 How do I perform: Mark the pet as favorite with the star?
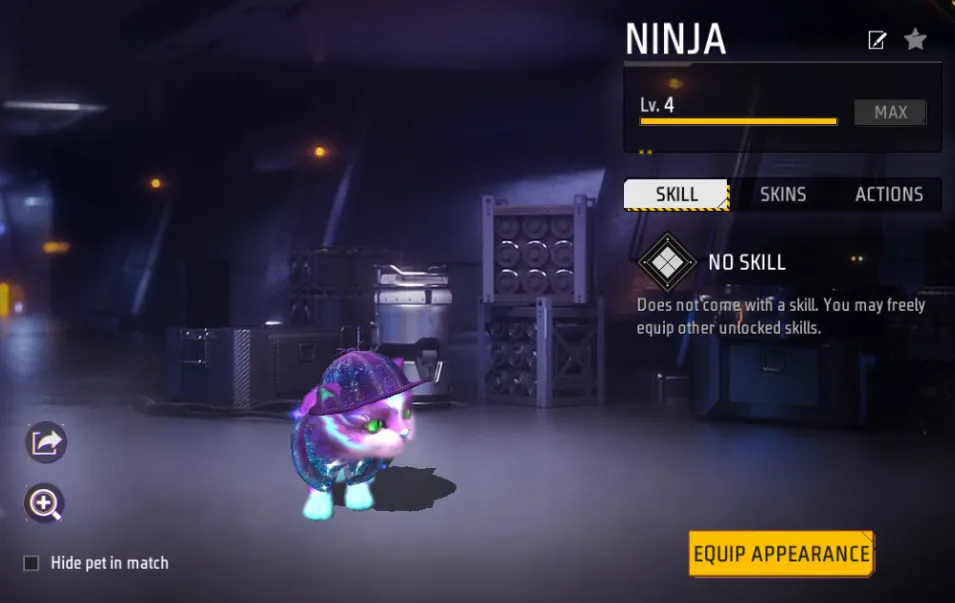[915, 39]
